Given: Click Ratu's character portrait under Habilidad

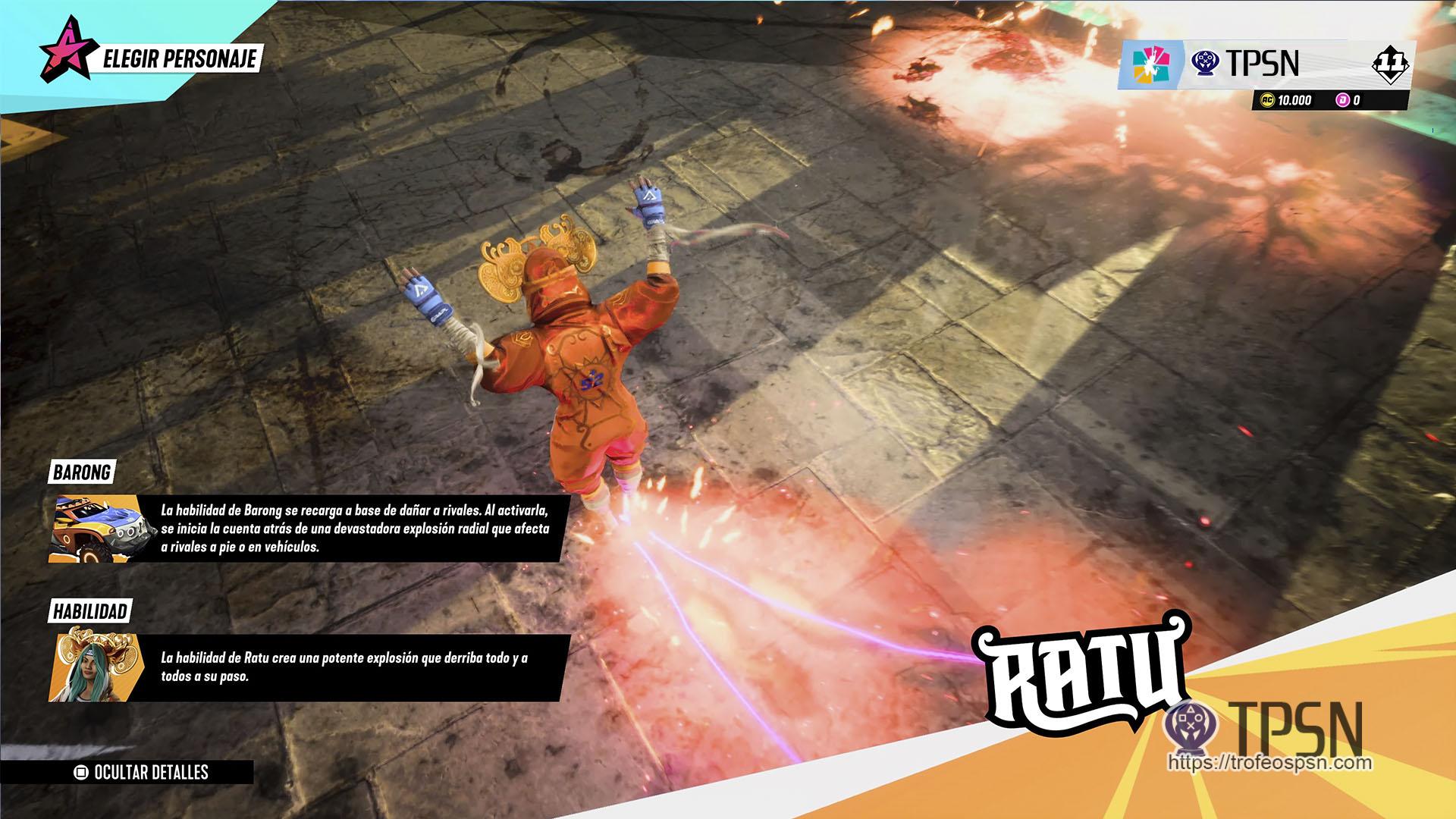Looking at the screenshot, I should pos(93,667).
